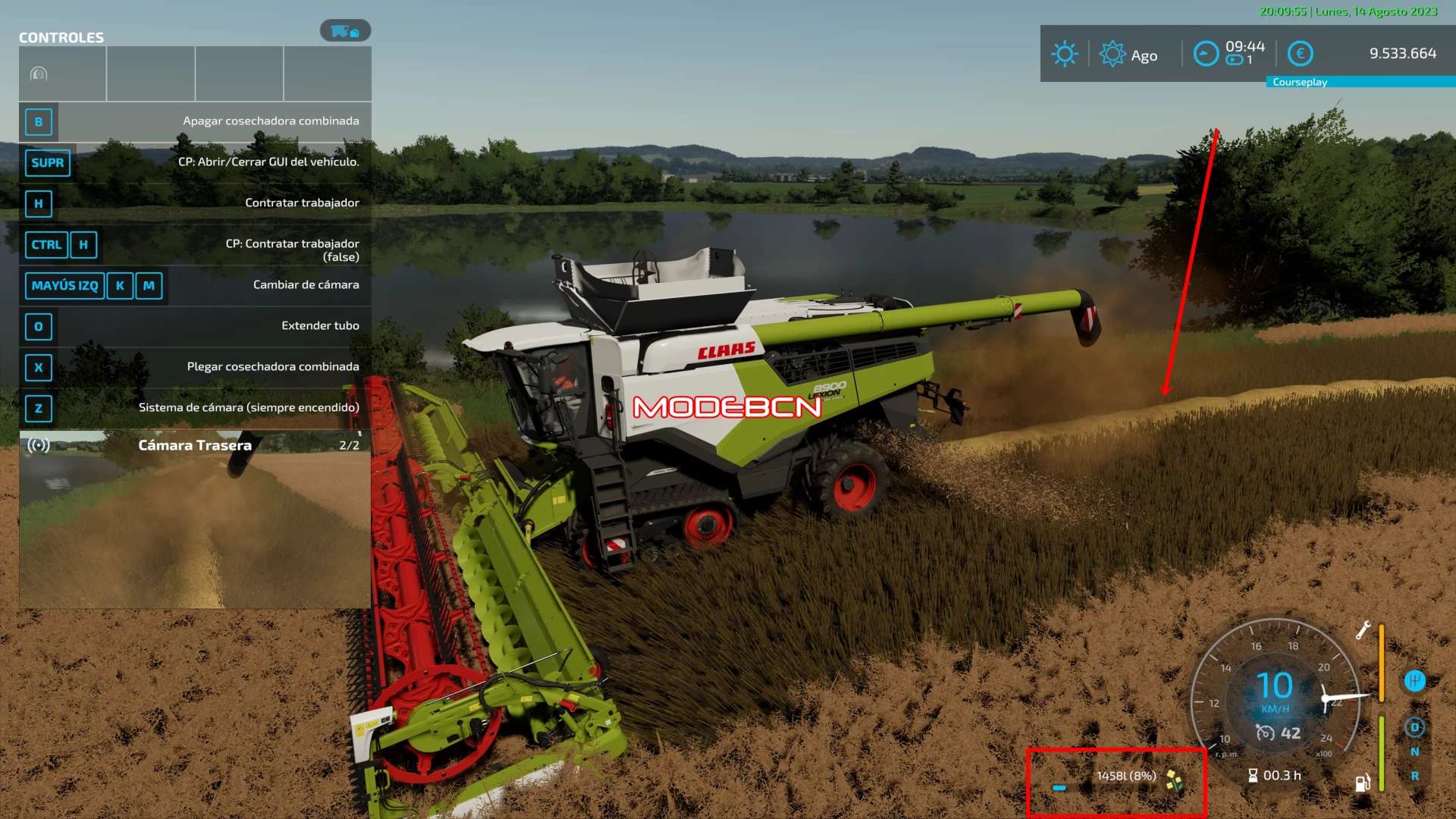Click the blue round gearbox icon
The image size is (1456, 819).
[x=1414, y=681]
